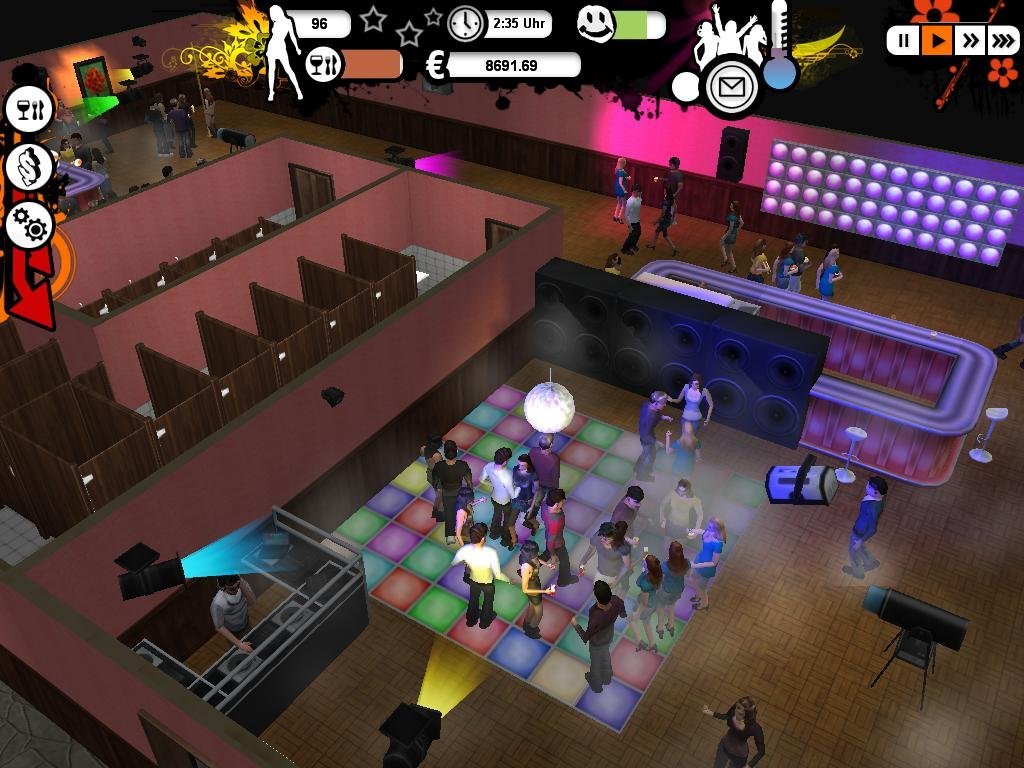Open the gears settings menu

point(31,226)
